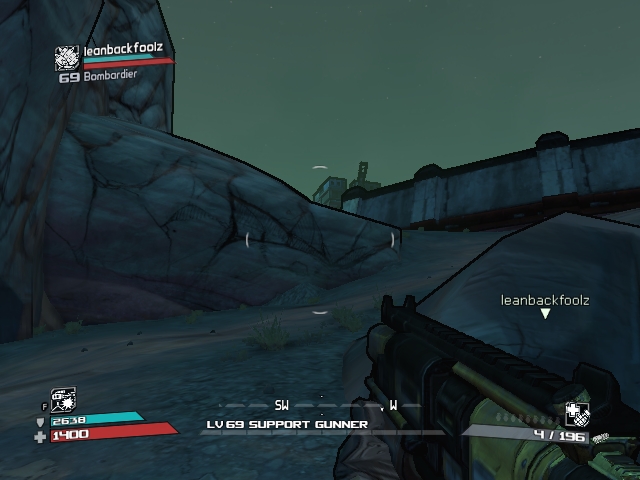Select the grenade icon
The height and width of the screenshot is (480, 640).
pyautogui.click(x=576, y=415)
